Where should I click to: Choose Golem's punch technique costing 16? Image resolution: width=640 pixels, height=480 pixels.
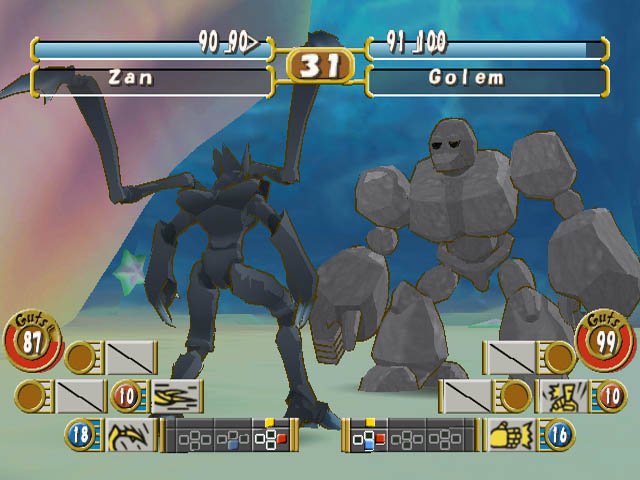[510, 436]
